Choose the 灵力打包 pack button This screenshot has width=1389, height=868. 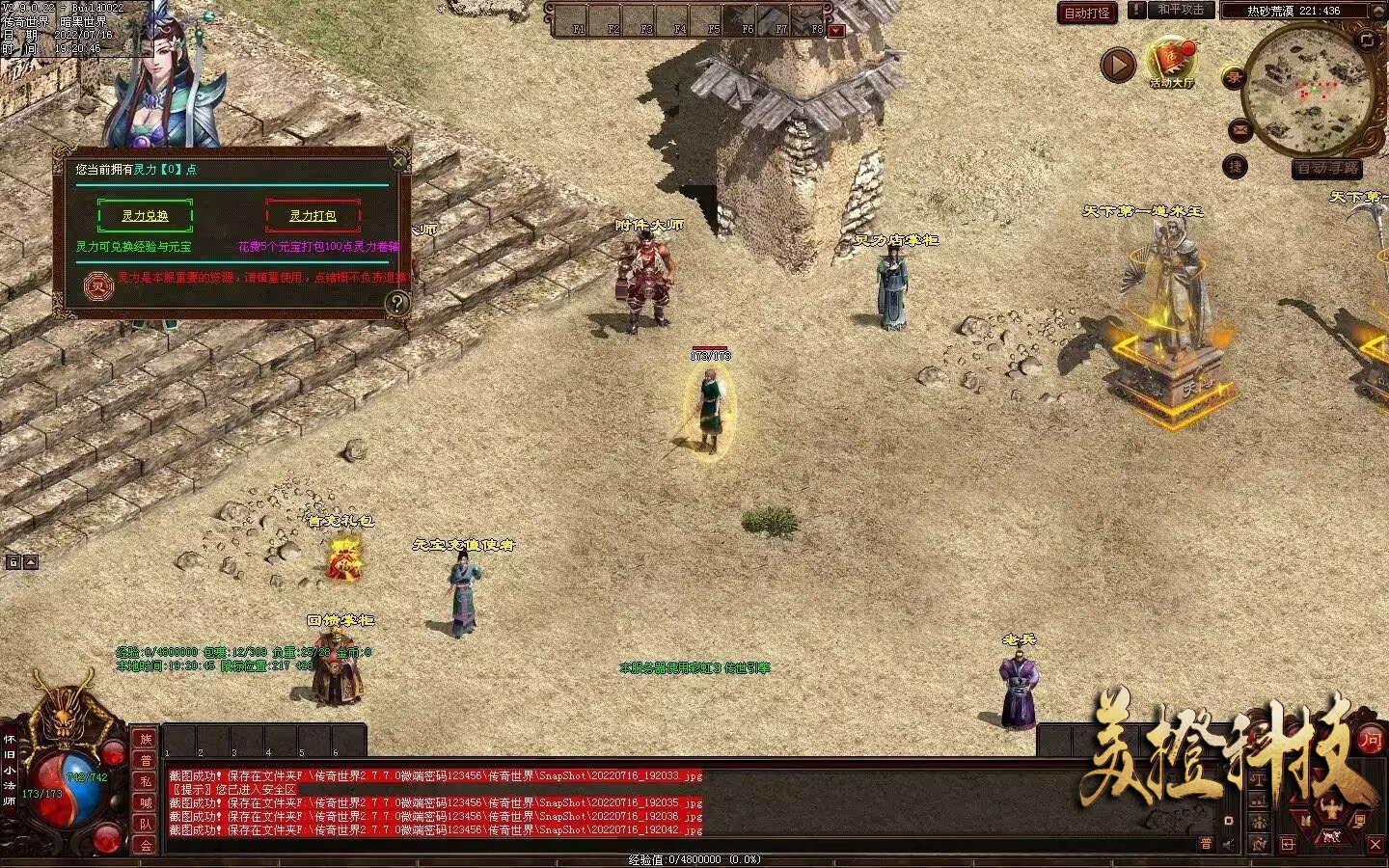[x=313, y=215]
